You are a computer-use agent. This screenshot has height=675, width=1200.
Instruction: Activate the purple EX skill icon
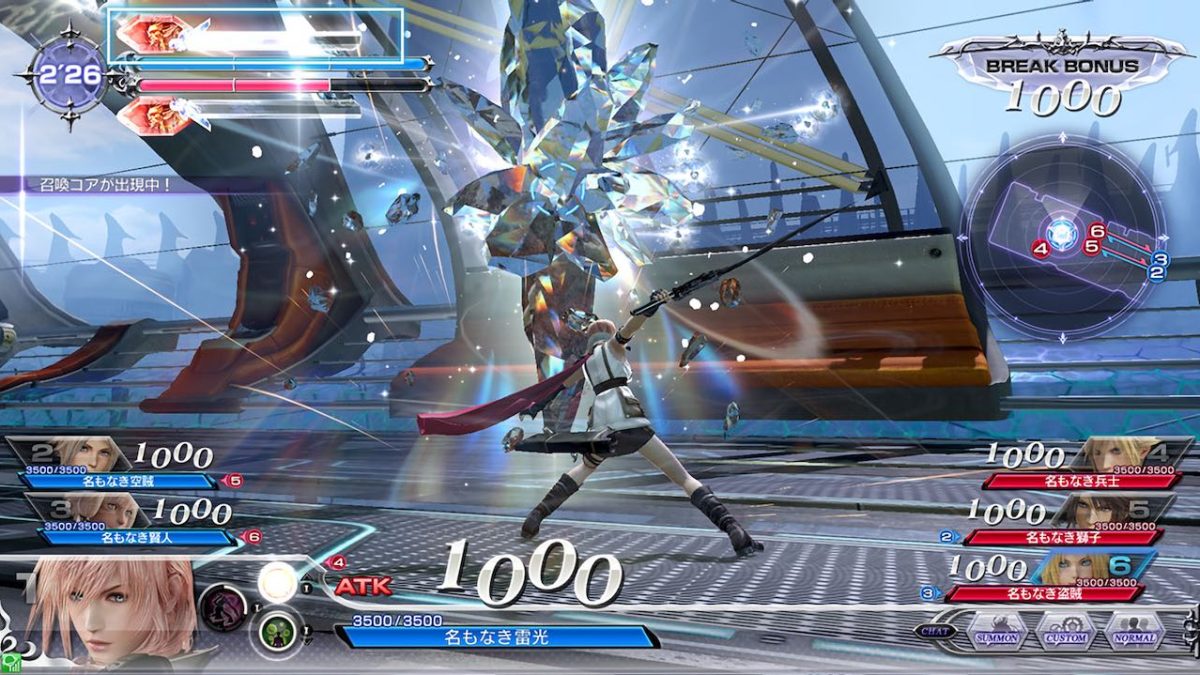click(223, 605)
